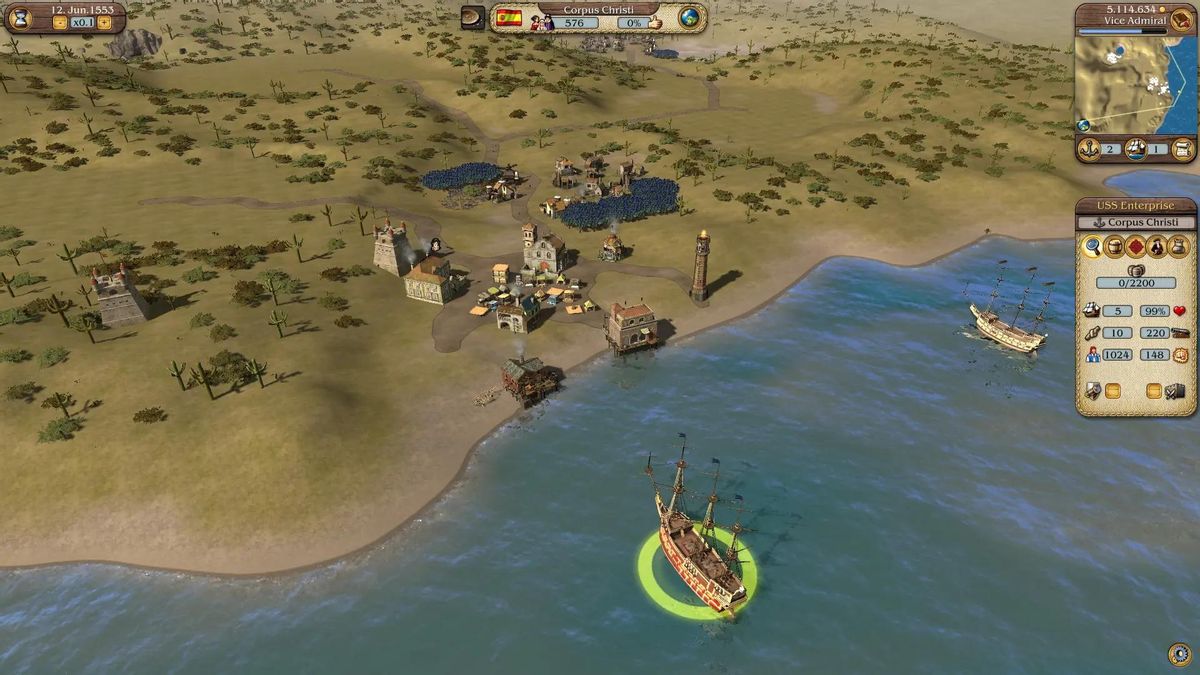The height and width of the screenshot is (675, 1200).
Task: Switch to the magnifying glass overview tab
Action: point(1092,246)
